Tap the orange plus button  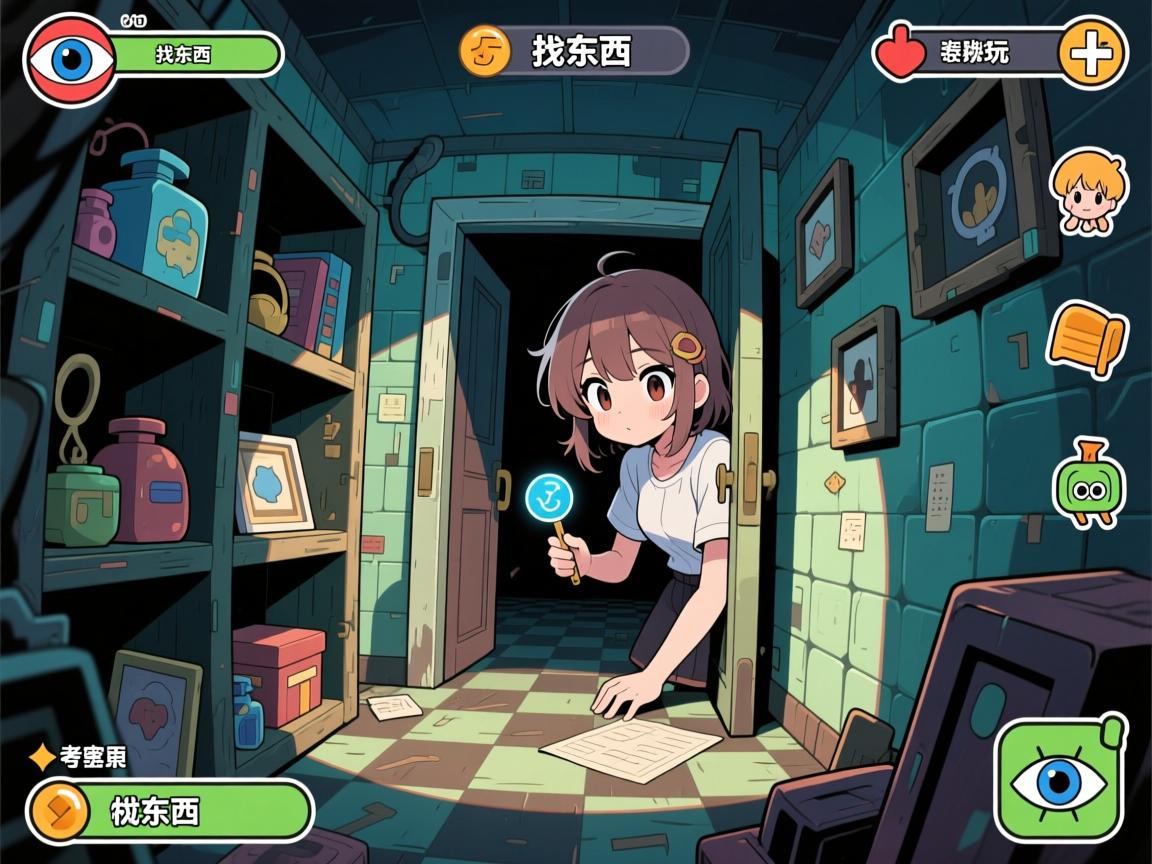[x=1092, y=53]
